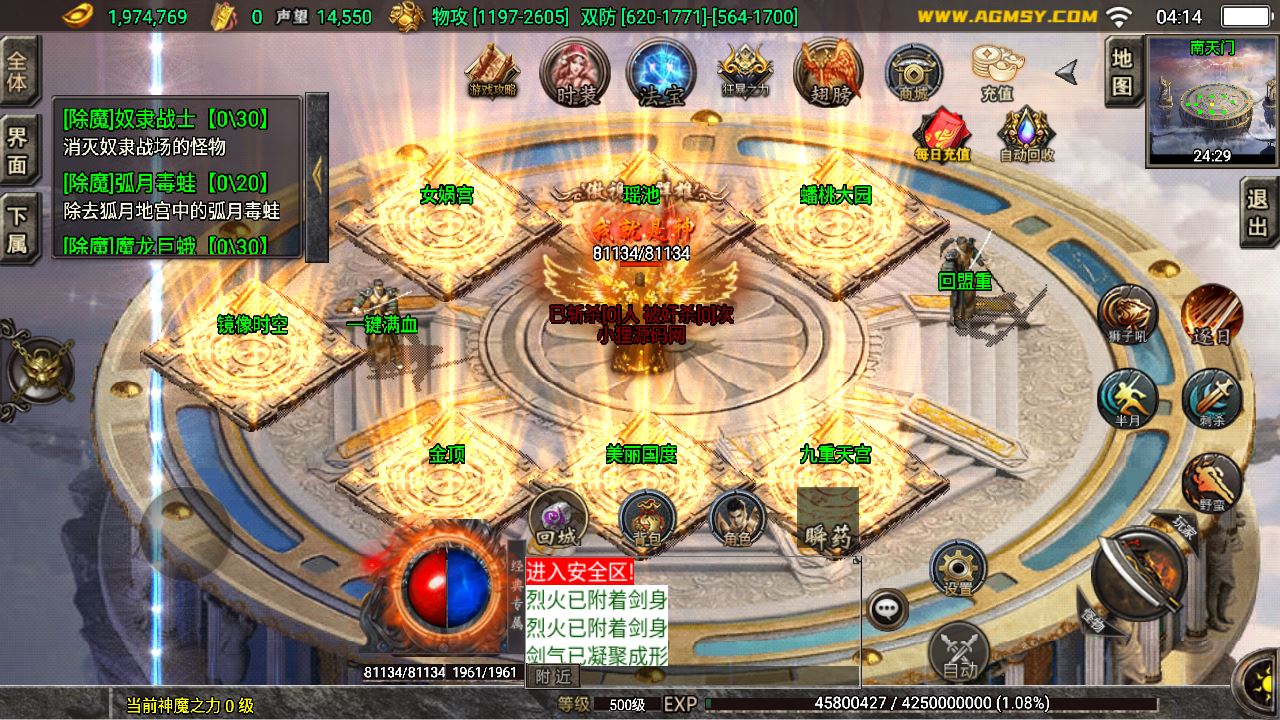The height and width of the screenshot is (720, 1280).
Task: Tap the 充值 recharge icon
Action: tap(997, 72)
